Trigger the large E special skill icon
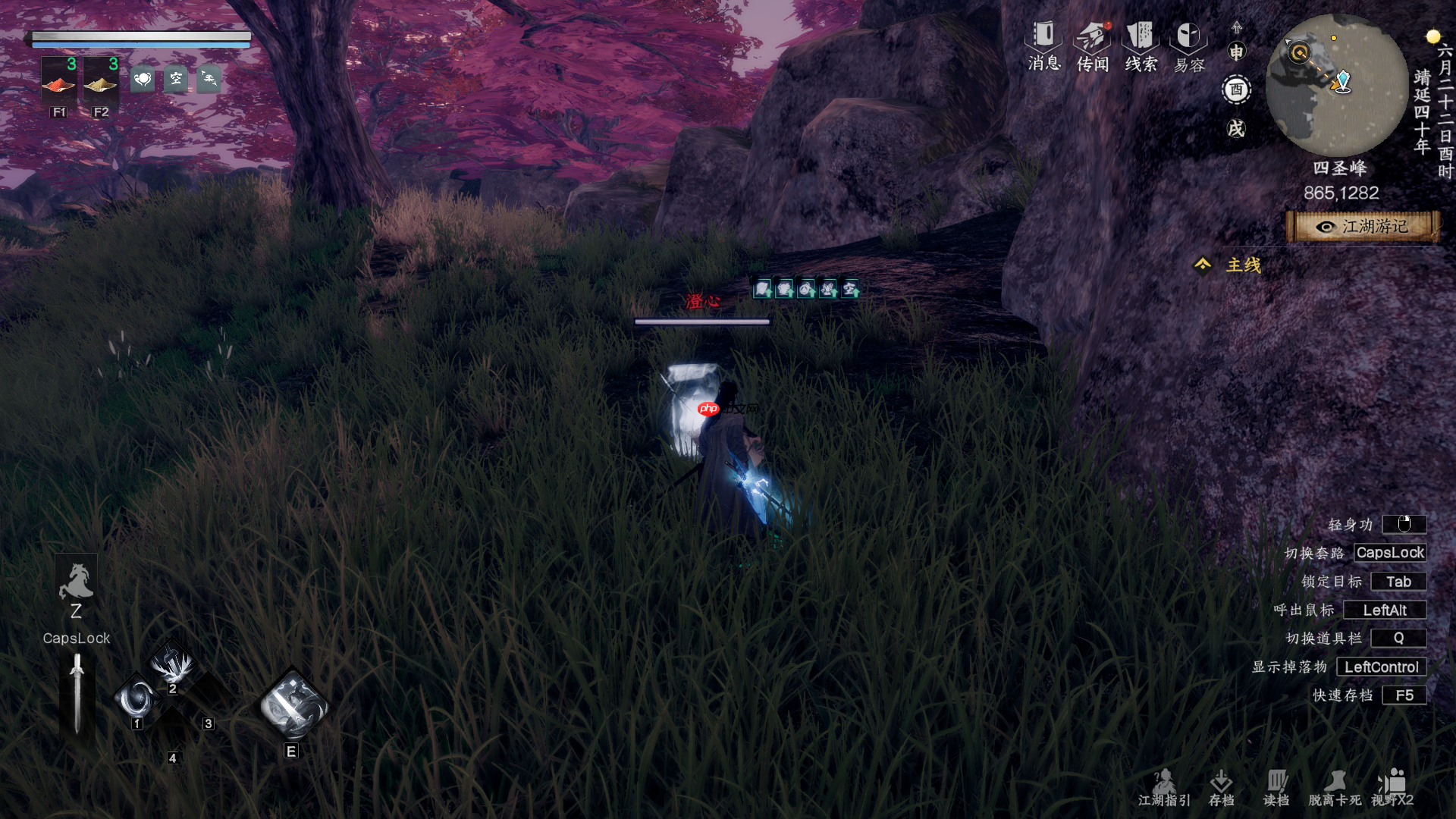Image resolution: width=1456 pixels, height=819 pixels. point(293,705)
